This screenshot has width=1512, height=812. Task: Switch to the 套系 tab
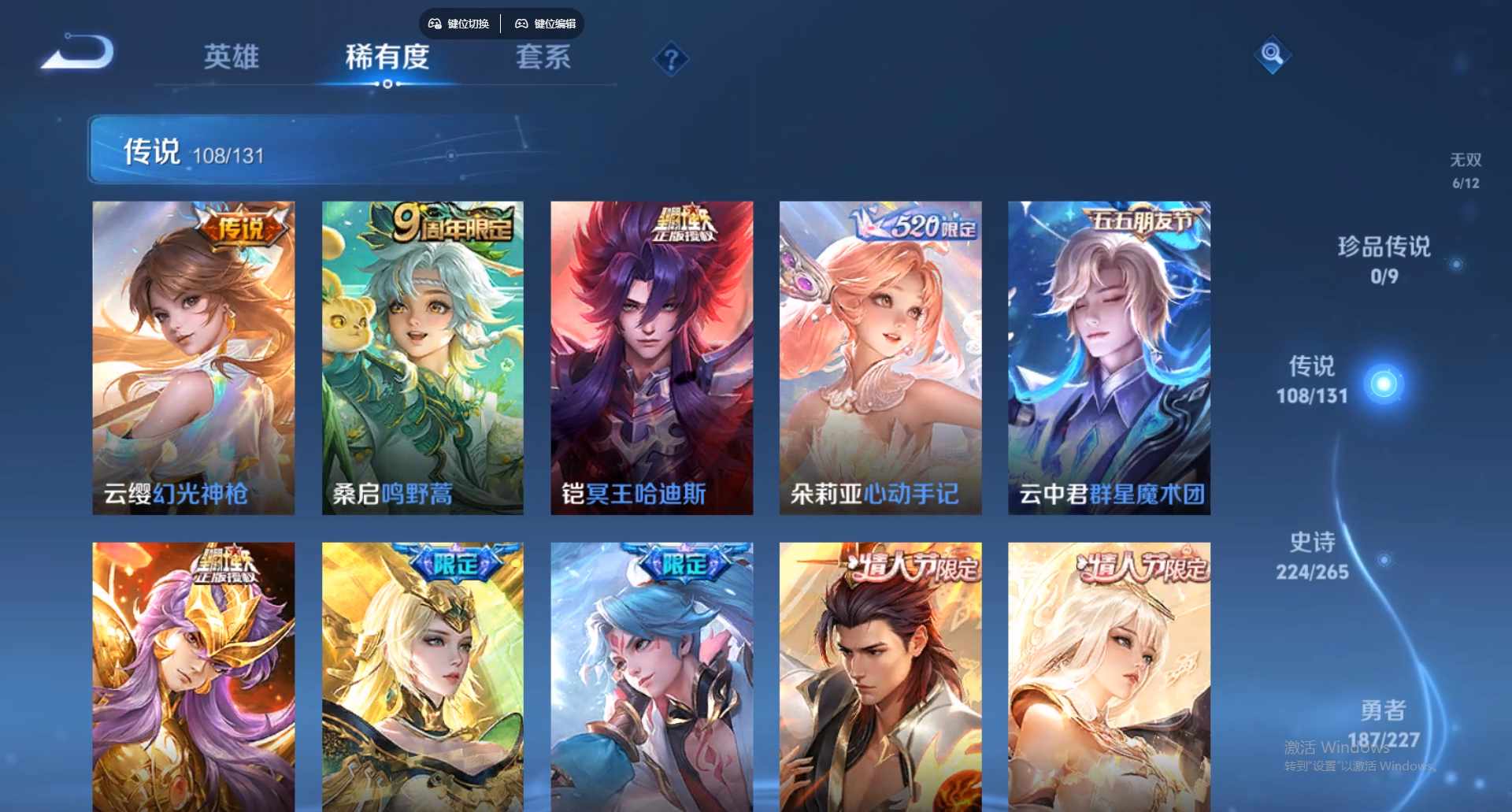click(x=544, y=58)
